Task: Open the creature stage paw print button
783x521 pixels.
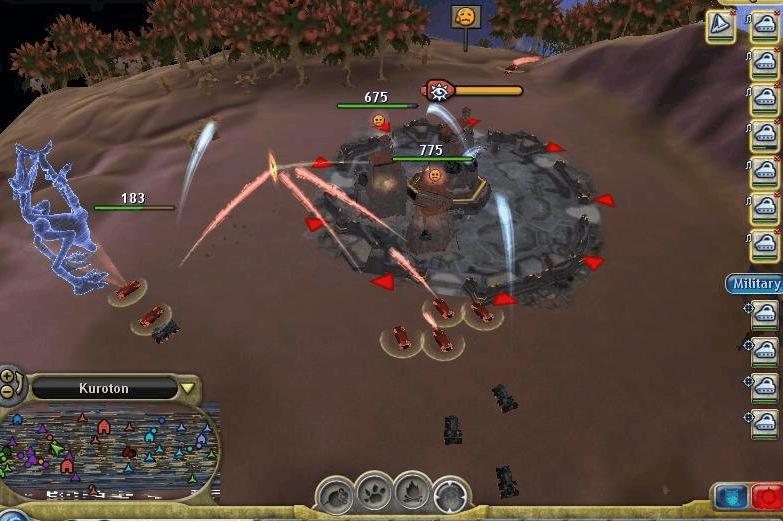Action: (x=374, y=491)
